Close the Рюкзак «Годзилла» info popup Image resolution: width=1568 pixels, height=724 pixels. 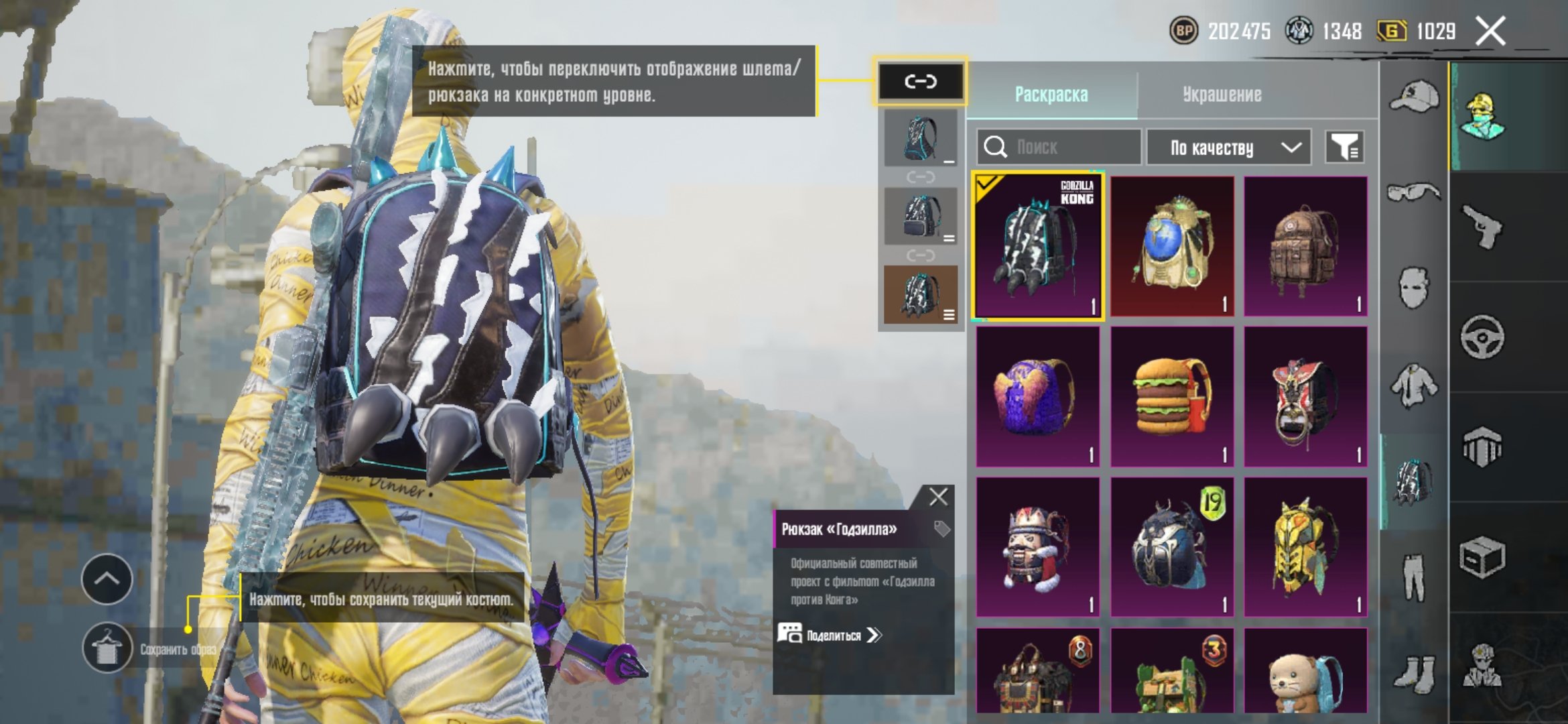pos(938,497)
